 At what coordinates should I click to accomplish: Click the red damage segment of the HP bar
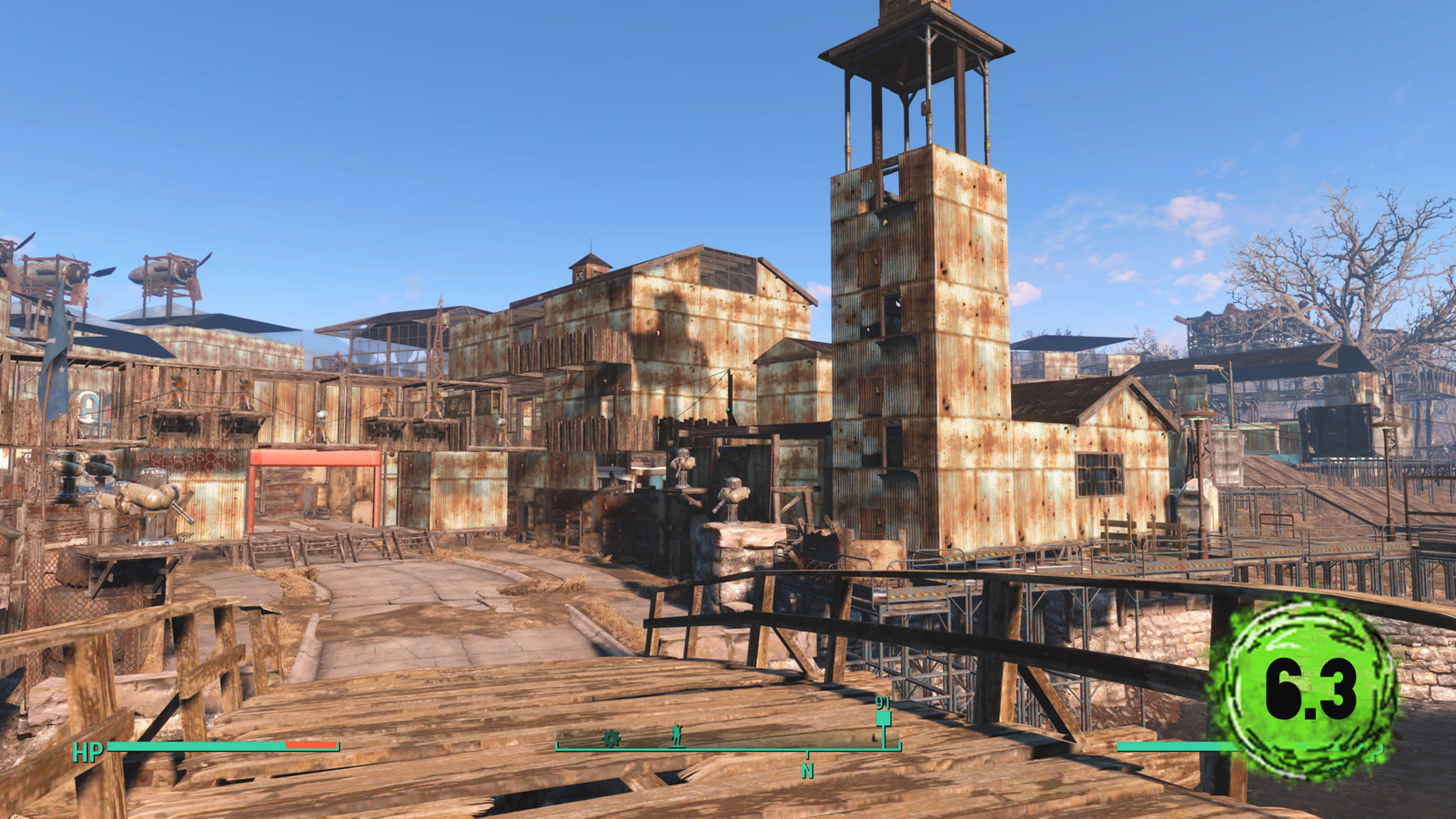309,744
